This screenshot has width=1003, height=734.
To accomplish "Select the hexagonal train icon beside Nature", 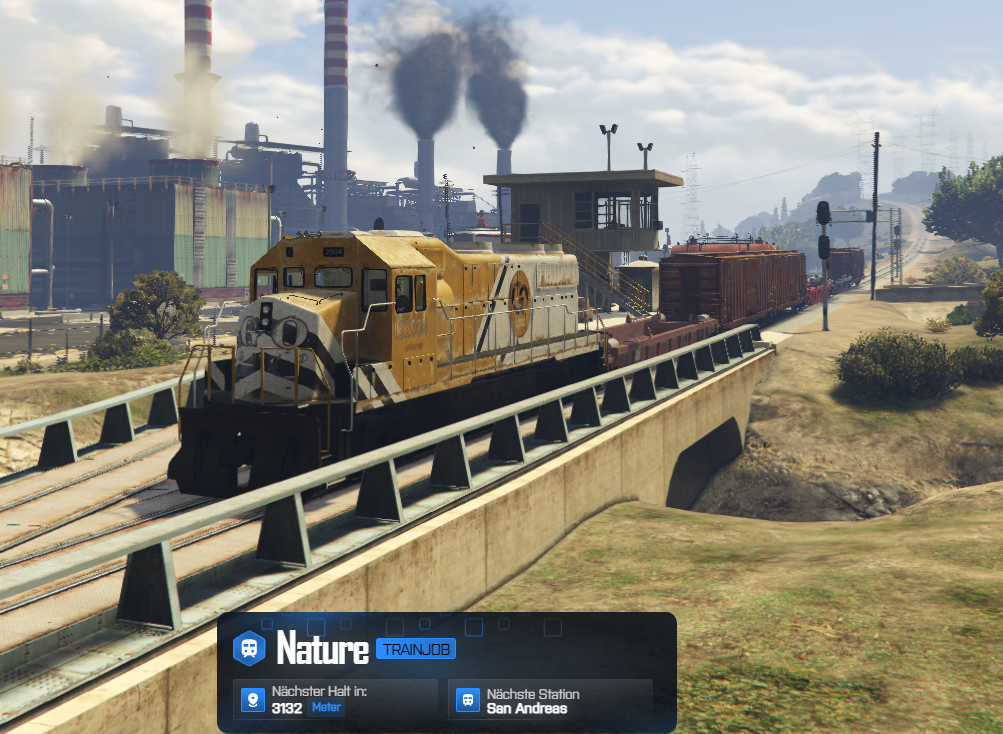I will click(x=249, y=648).
